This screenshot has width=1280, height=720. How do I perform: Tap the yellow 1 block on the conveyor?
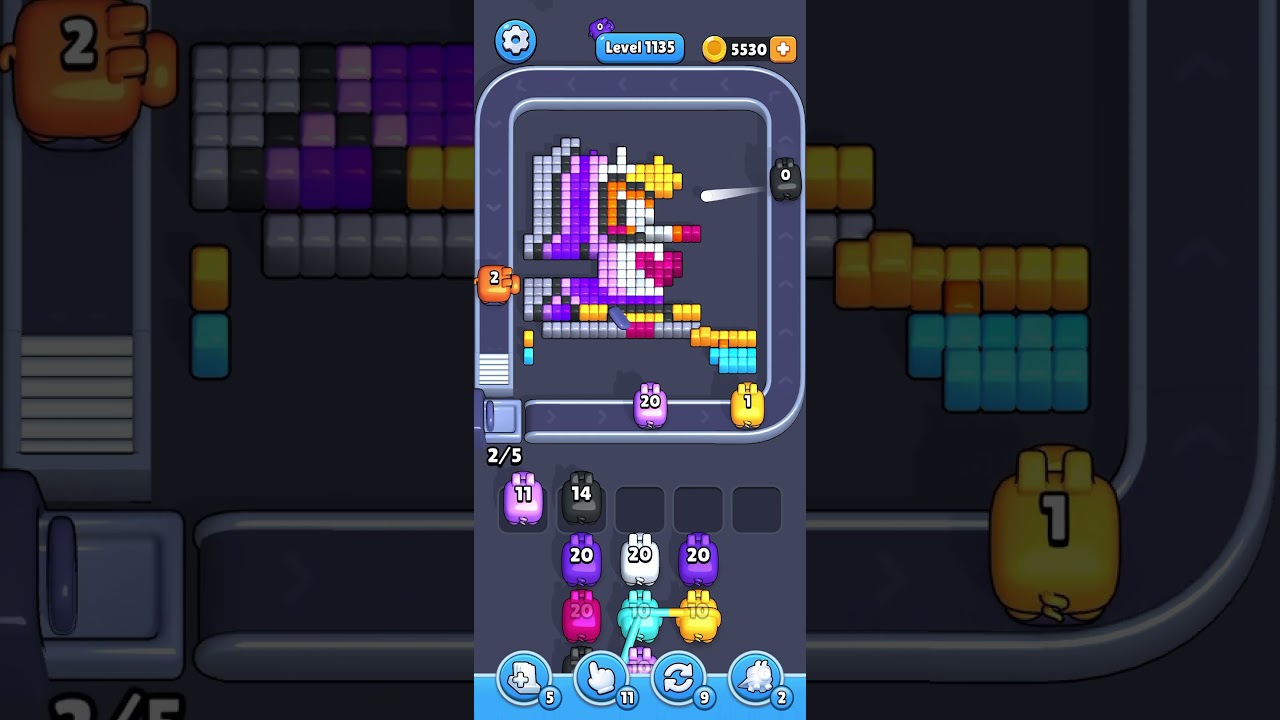[747, 402]
